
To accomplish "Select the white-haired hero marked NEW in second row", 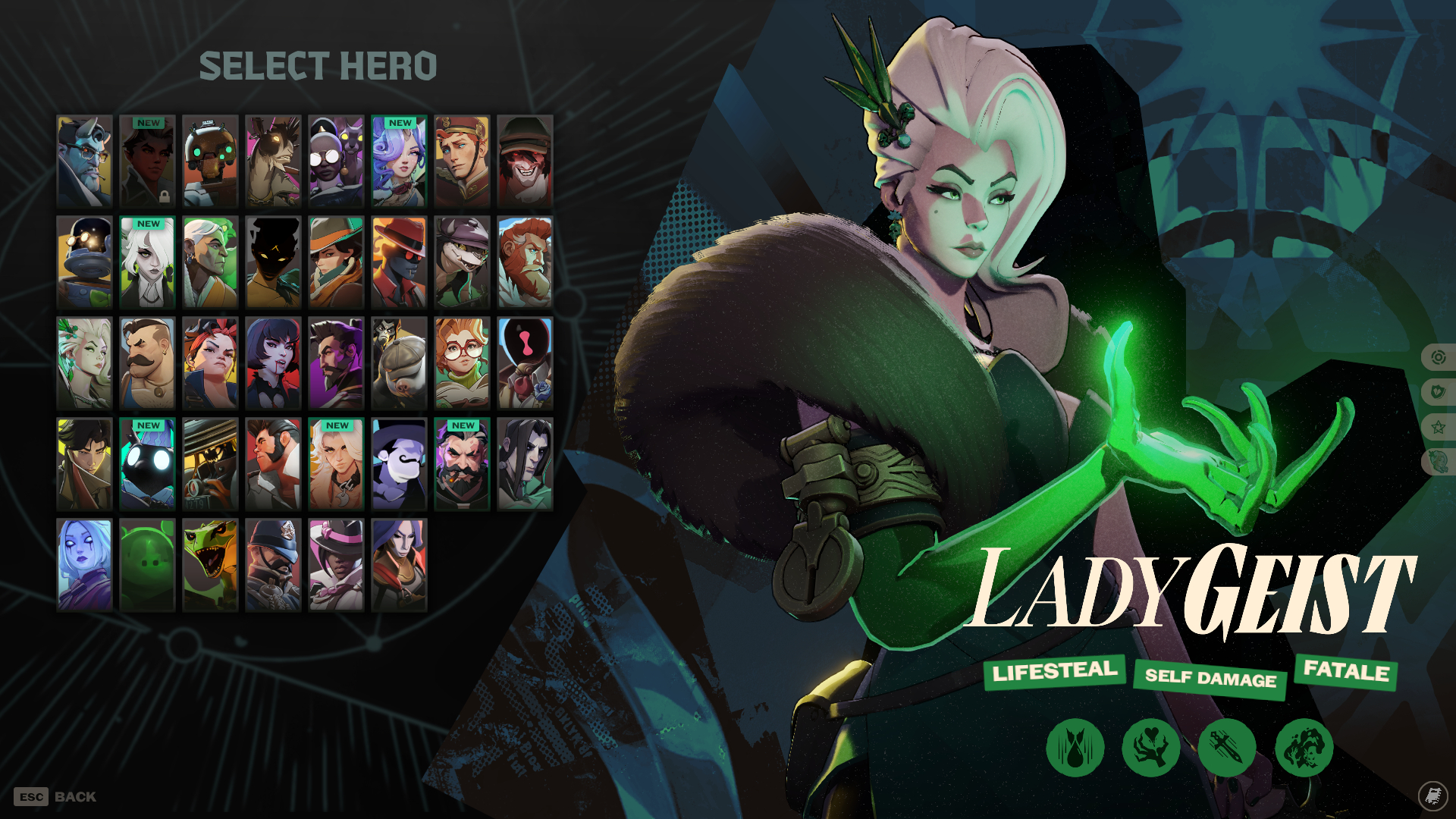I will click(147, 261).
